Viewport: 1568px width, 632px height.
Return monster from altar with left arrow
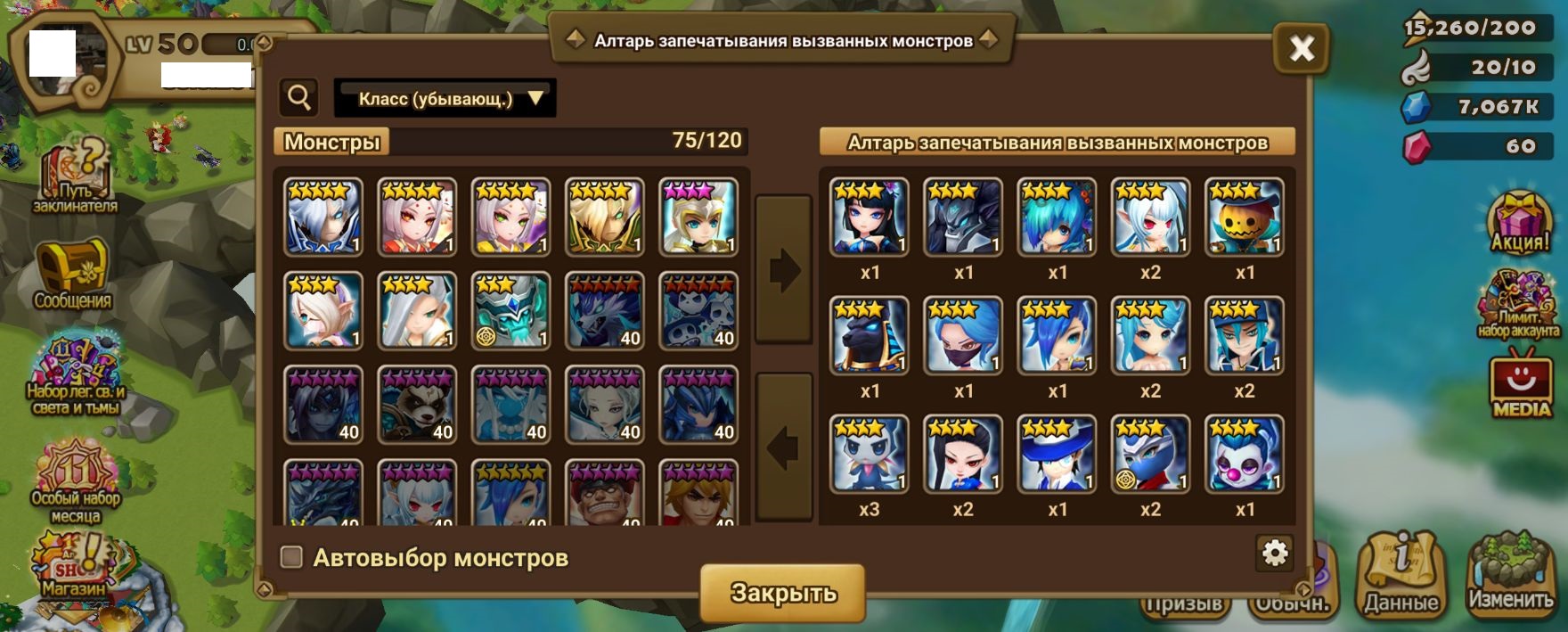pos(783,447)
